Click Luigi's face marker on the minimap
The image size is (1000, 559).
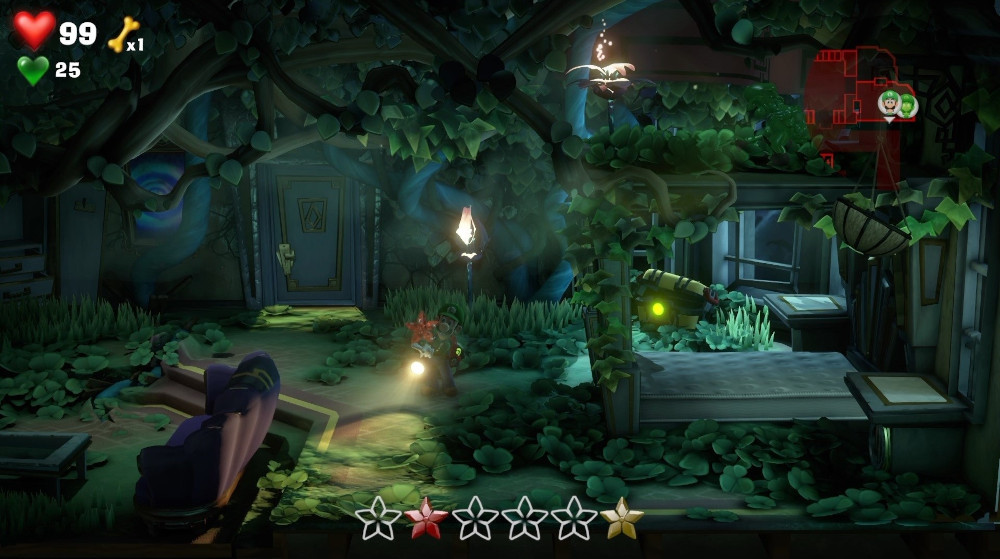coord(889,102)
